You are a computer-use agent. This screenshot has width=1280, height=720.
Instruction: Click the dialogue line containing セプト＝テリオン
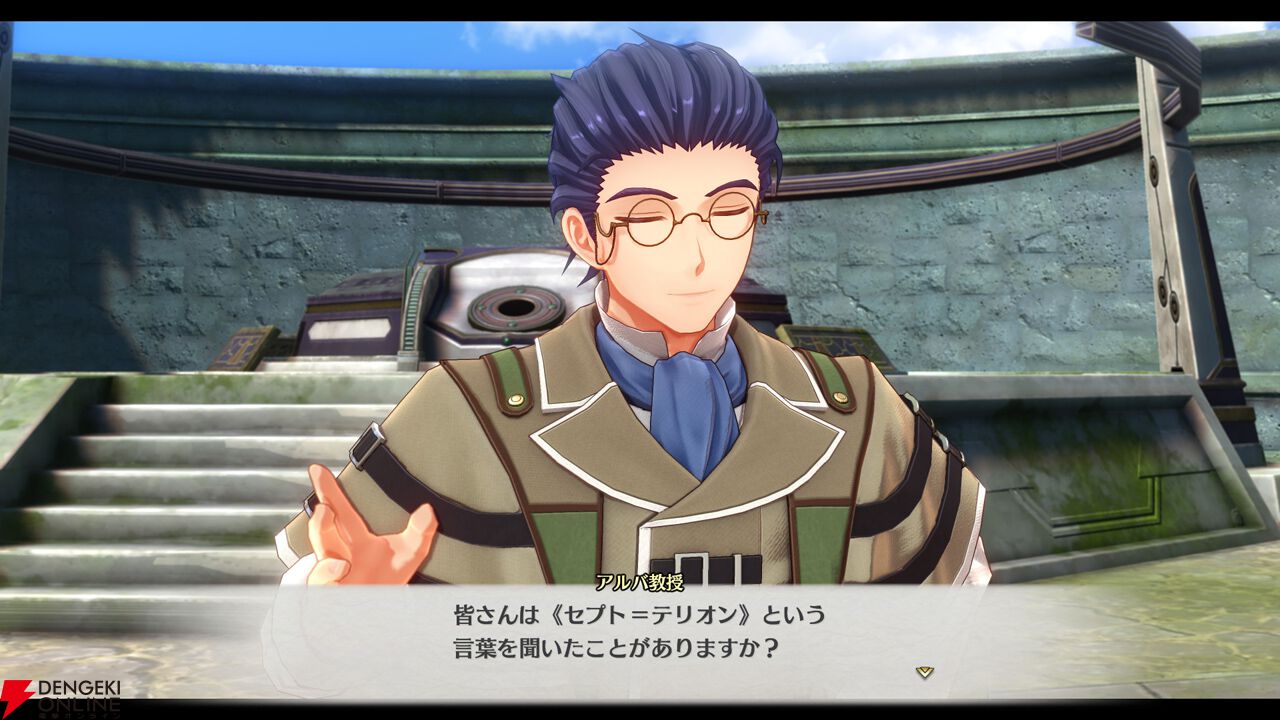(640, 611)
